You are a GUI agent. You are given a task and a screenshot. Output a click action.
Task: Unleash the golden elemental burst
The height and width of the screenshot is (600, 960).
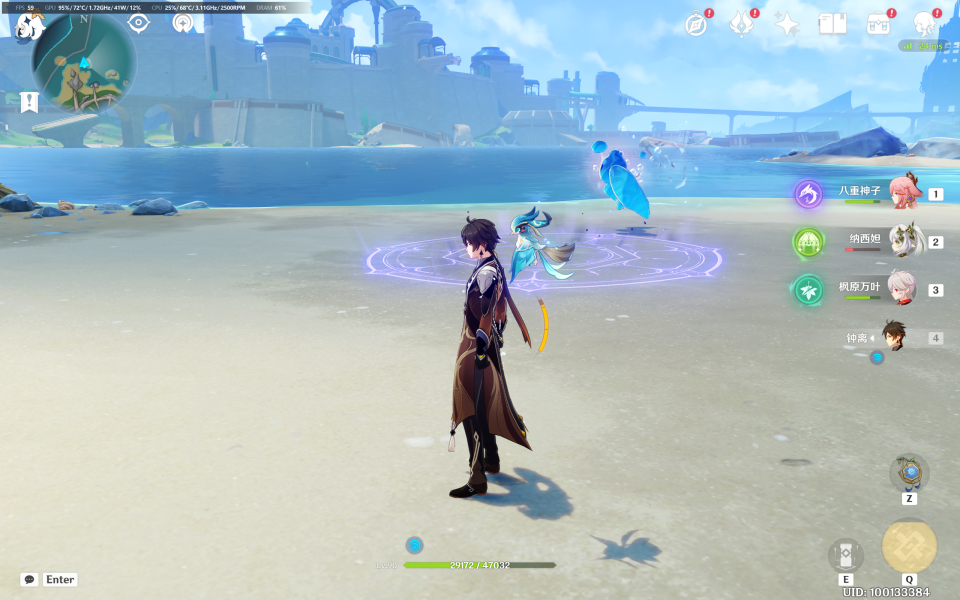click(909, 547)
